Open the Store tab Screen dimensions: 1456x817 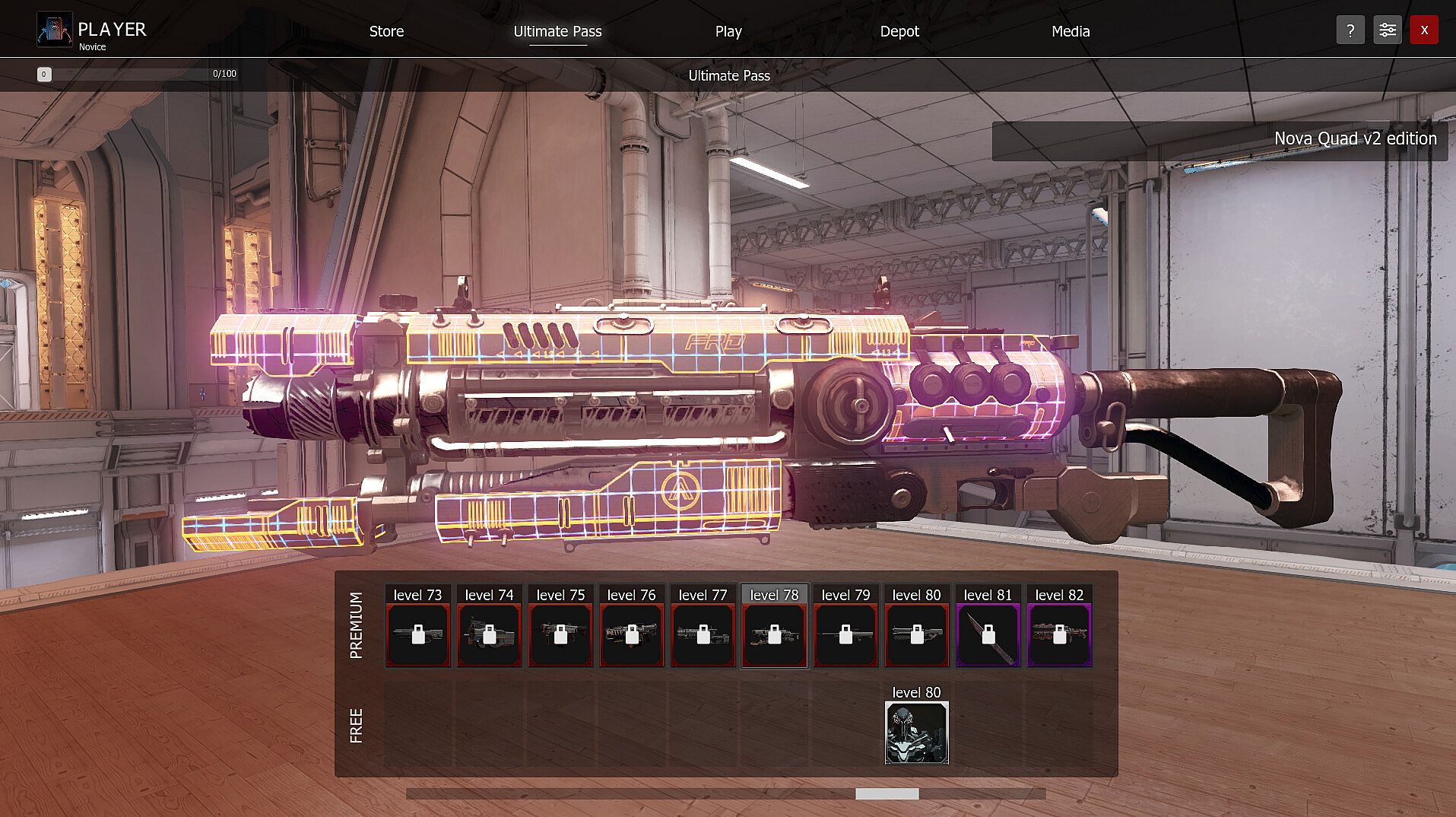click(x=386, y=31)
